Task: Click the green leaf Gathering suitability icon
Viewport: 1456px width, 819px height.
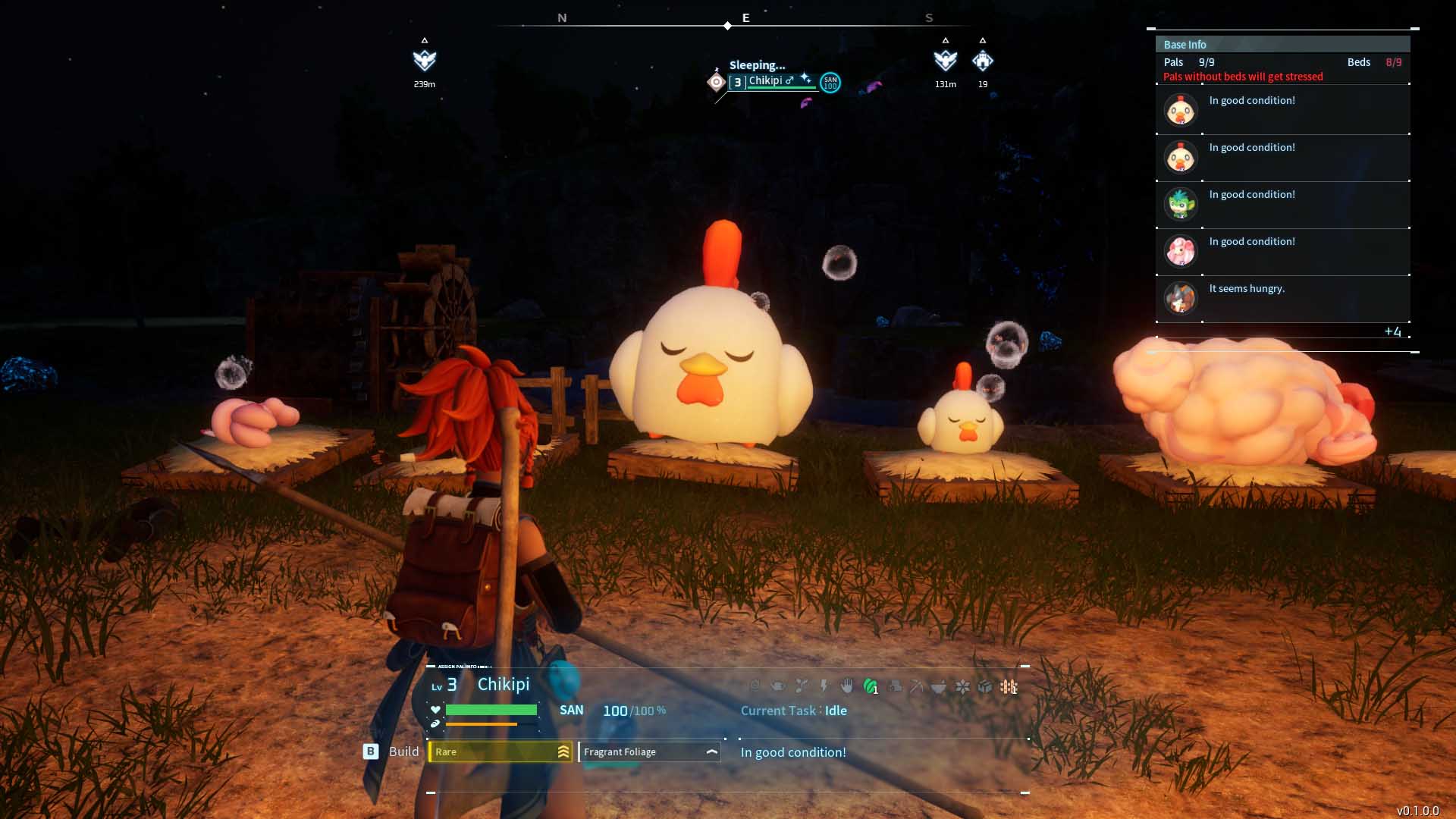Action: click(x=871, y=686)
